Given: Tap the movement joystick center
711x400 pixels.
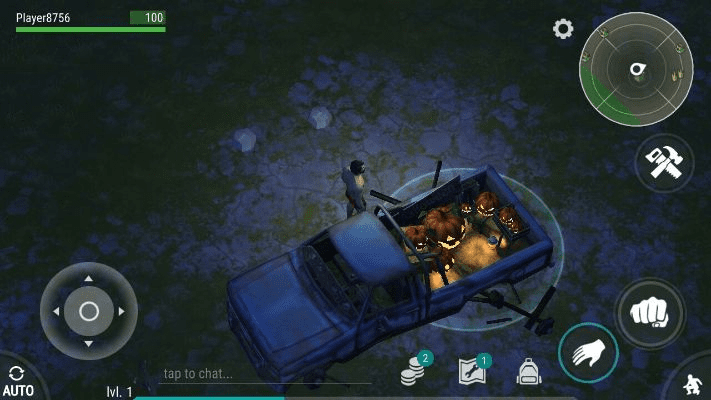Looking at the screenshot, I should click(89, 311).
